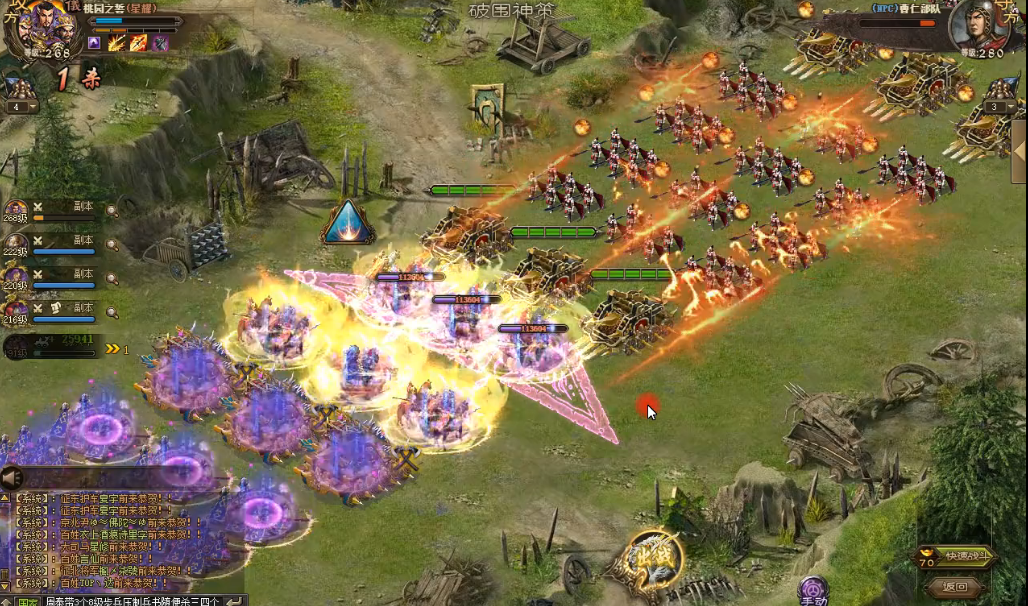Screen dimensions: 1028x606
Task: Open the attacker troop count dropdown
Action: (19, 107)
